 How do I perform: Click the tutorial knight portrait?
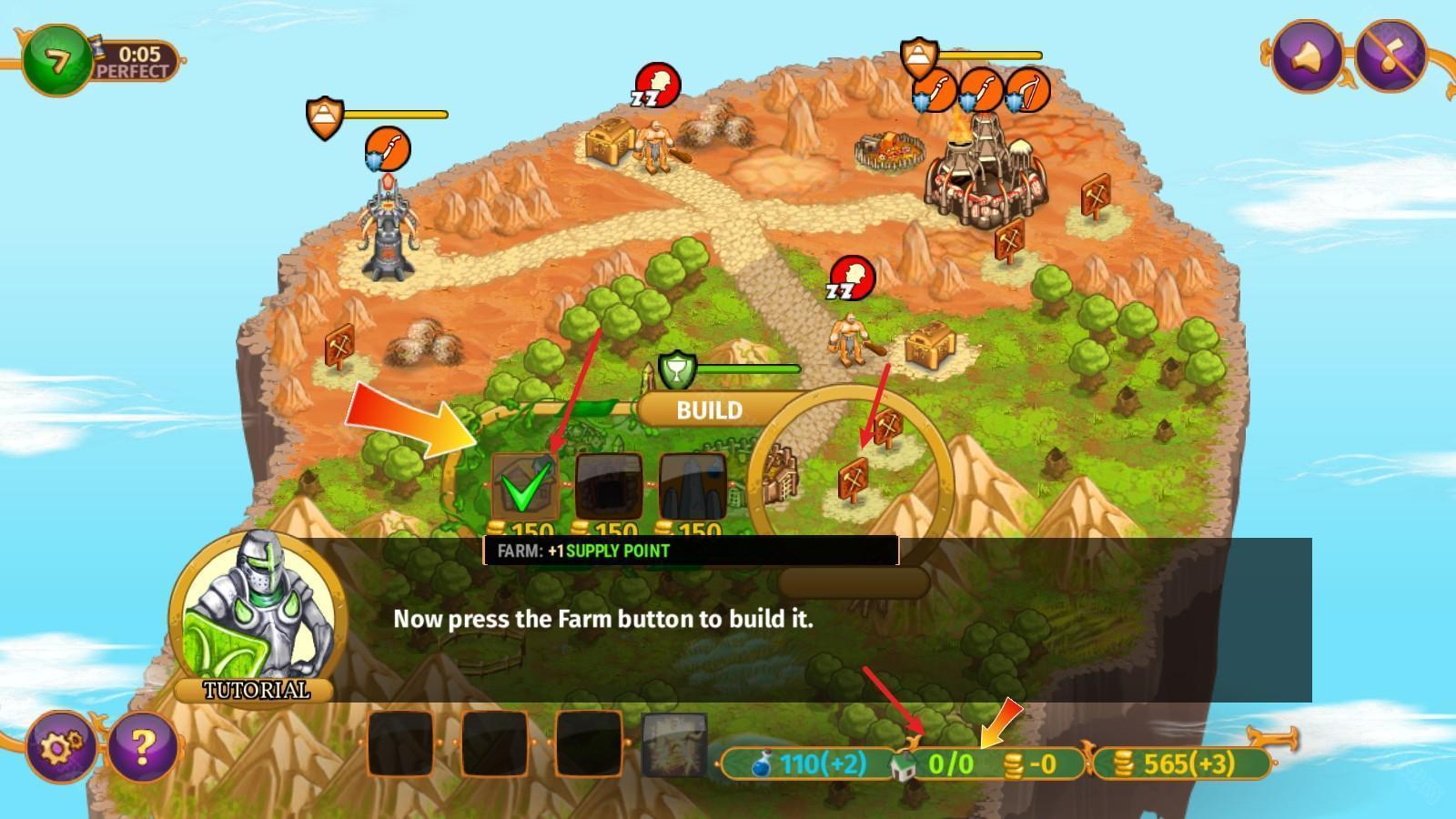[258, 612]
